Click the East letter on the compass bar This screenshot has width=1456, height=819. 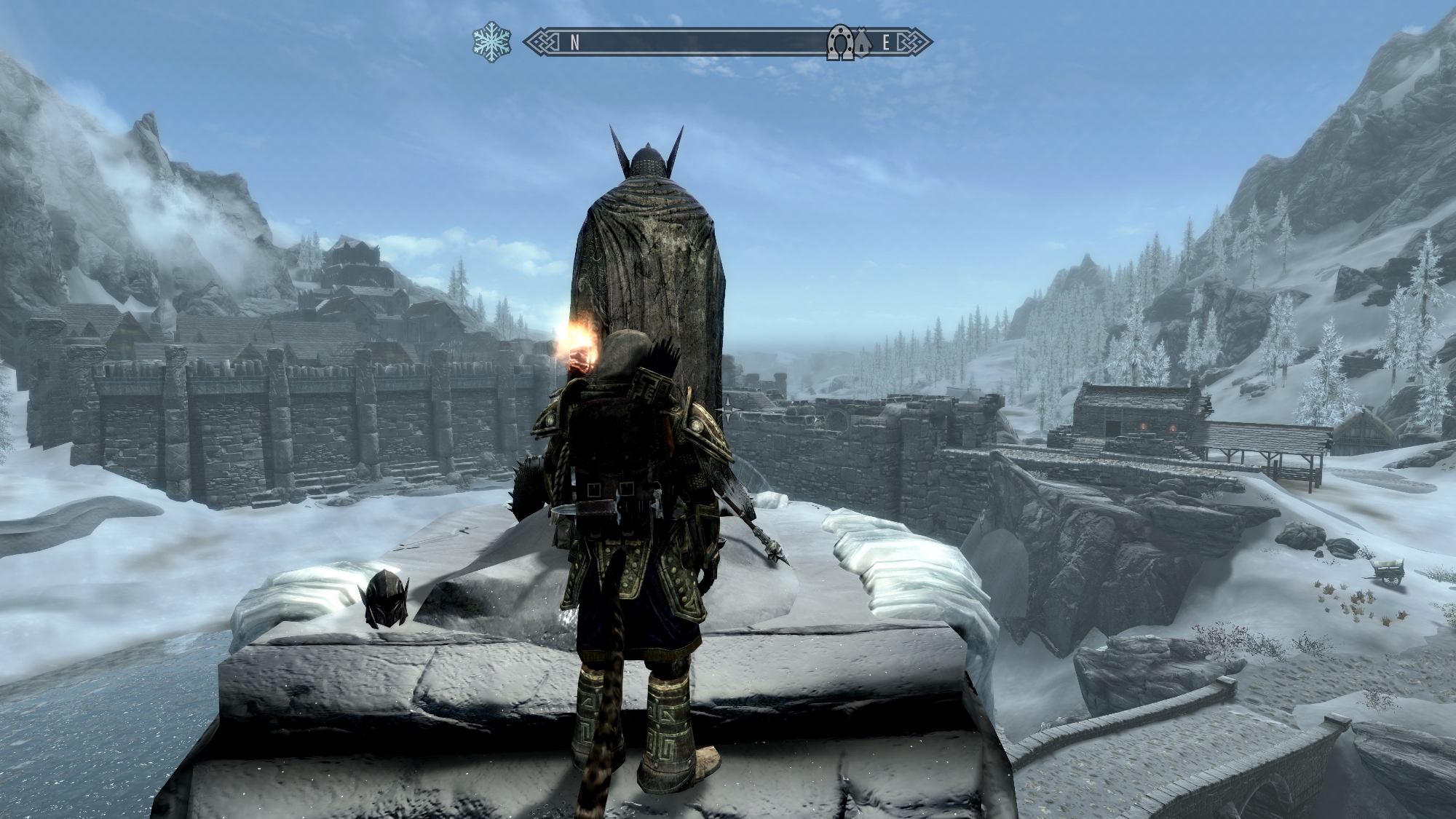886,43
